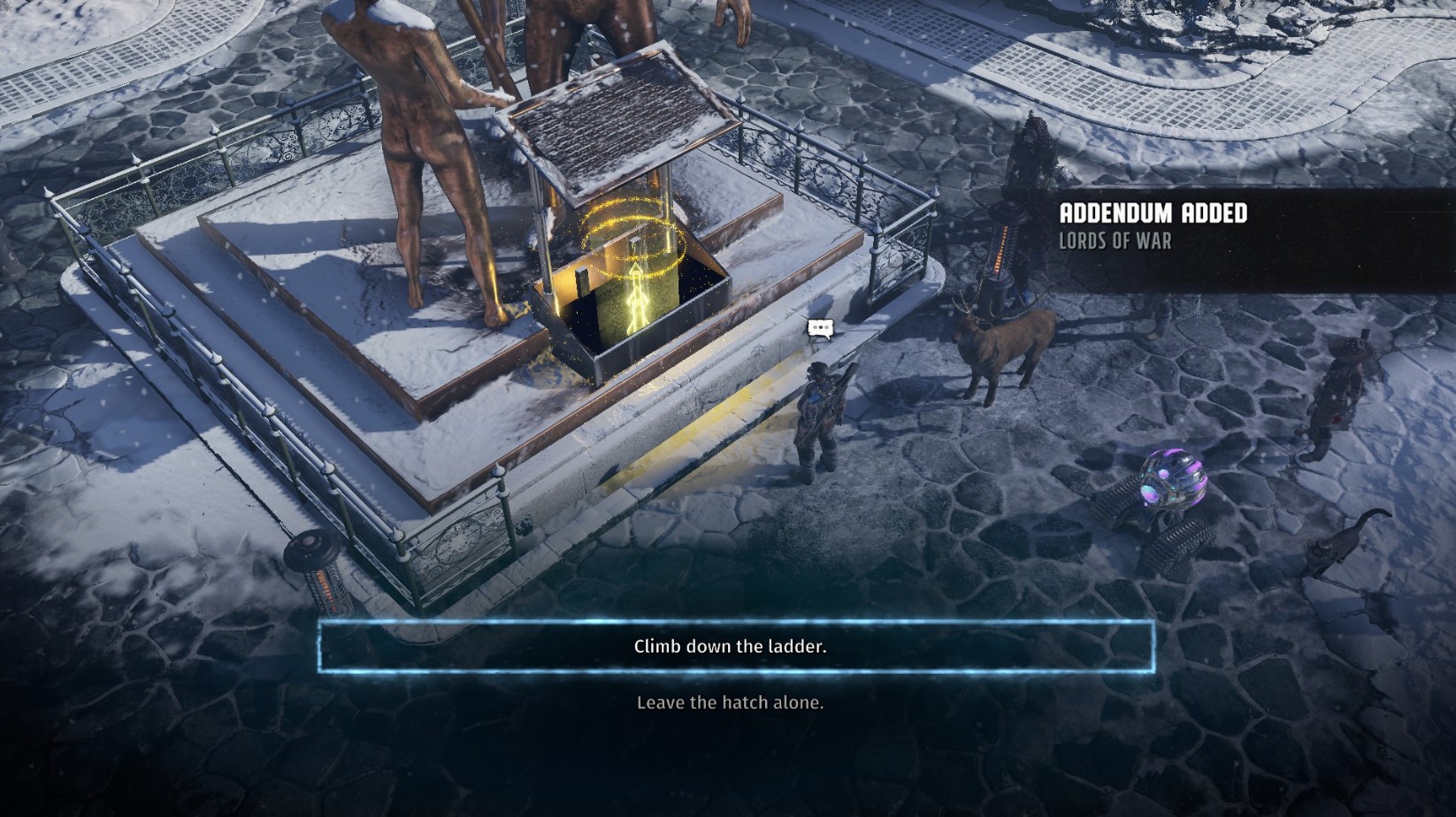Select "Leave the hatch alone." option

click(731, 703)
